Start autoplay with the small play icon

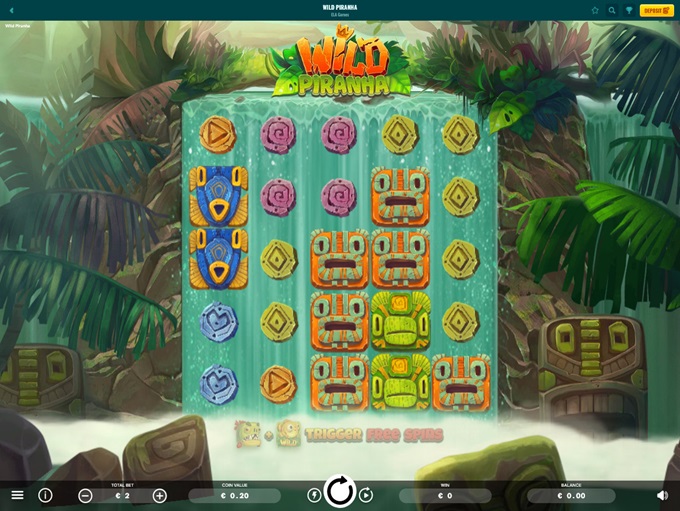click(x=366, y=495)
